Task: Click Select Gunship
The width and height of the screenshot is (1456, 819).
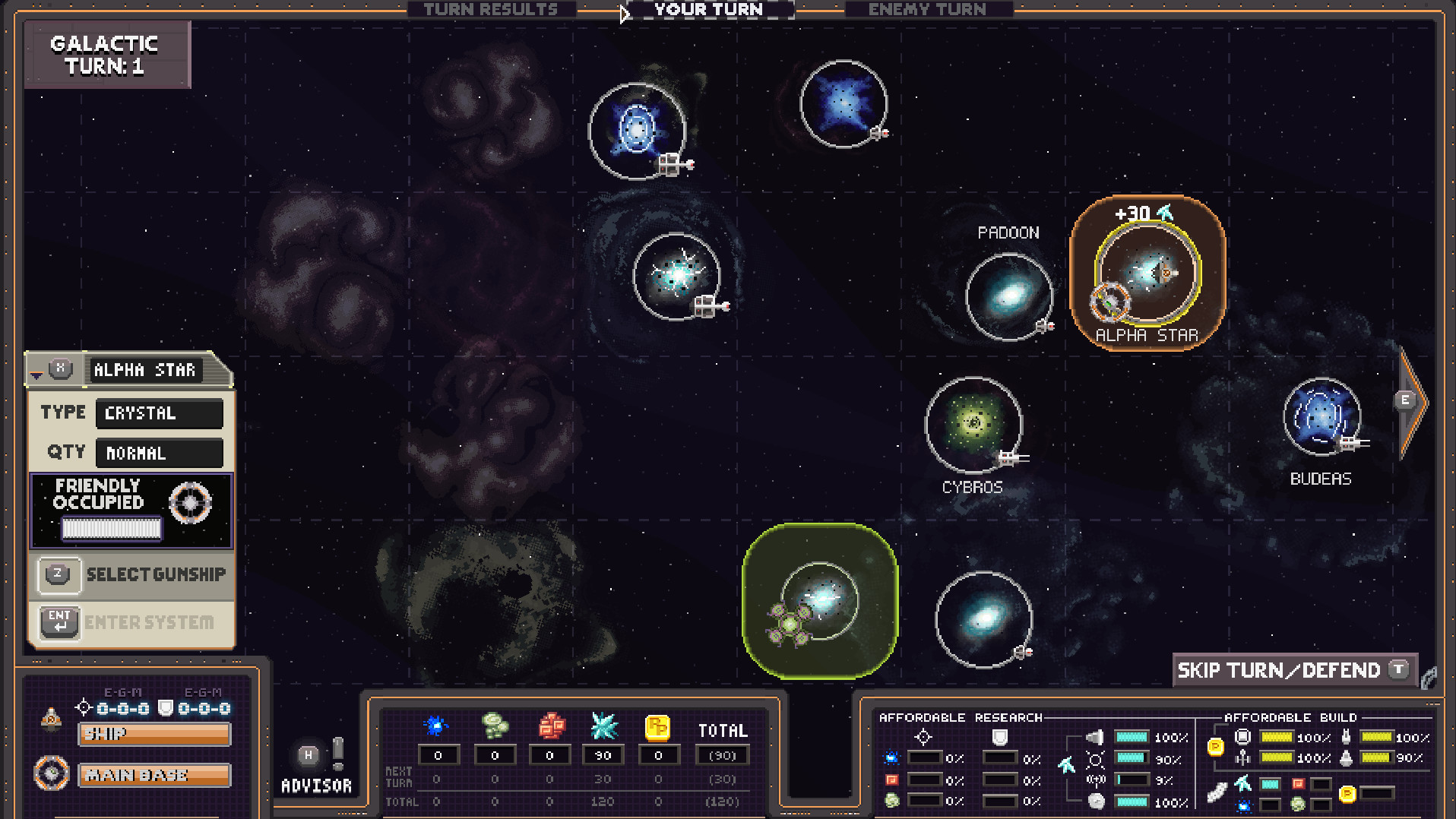Action: coord(156,574)
